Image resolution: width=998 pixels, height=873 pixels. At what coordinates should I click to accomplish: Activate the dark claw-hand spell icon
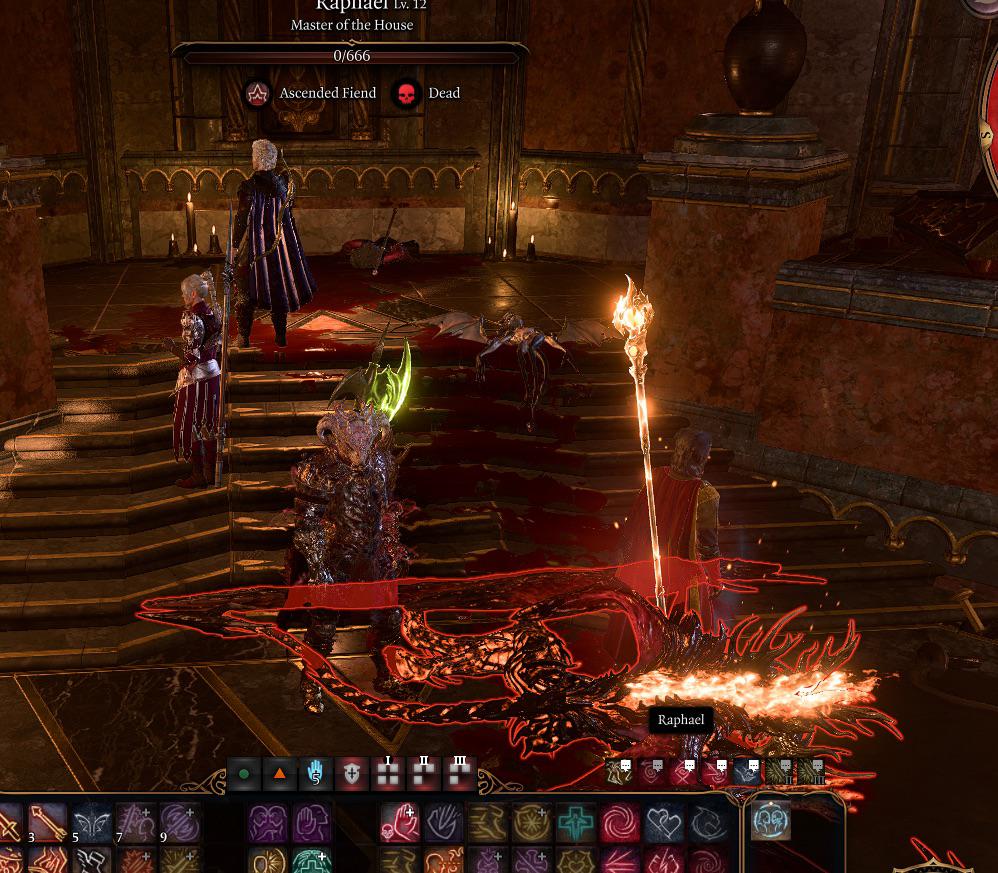(443, 823)
